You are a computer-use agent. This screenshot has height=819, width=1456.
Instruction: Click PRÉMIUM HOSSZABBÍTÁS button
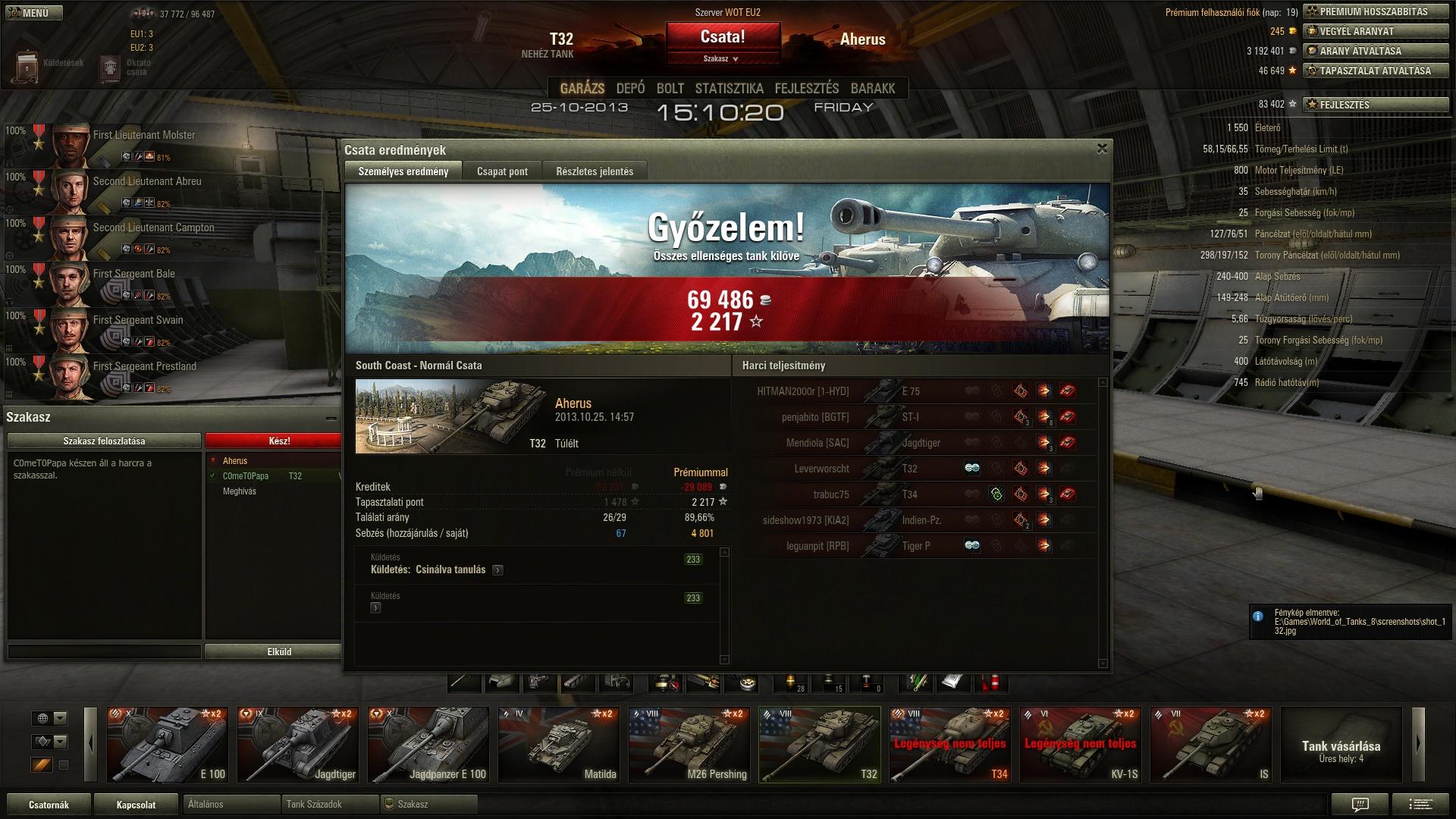pyautogui.click(x=1374, y=12)
